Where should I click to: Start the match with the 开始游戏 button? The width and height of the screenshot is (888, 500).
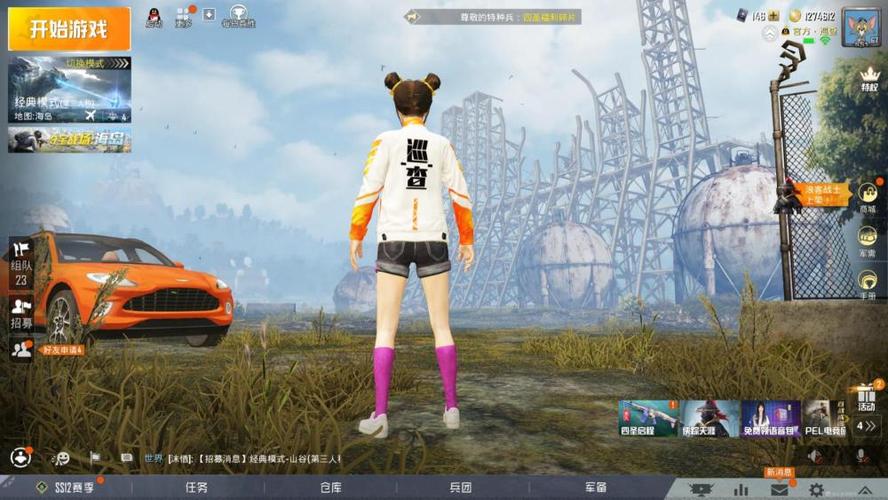coord(69,28)
